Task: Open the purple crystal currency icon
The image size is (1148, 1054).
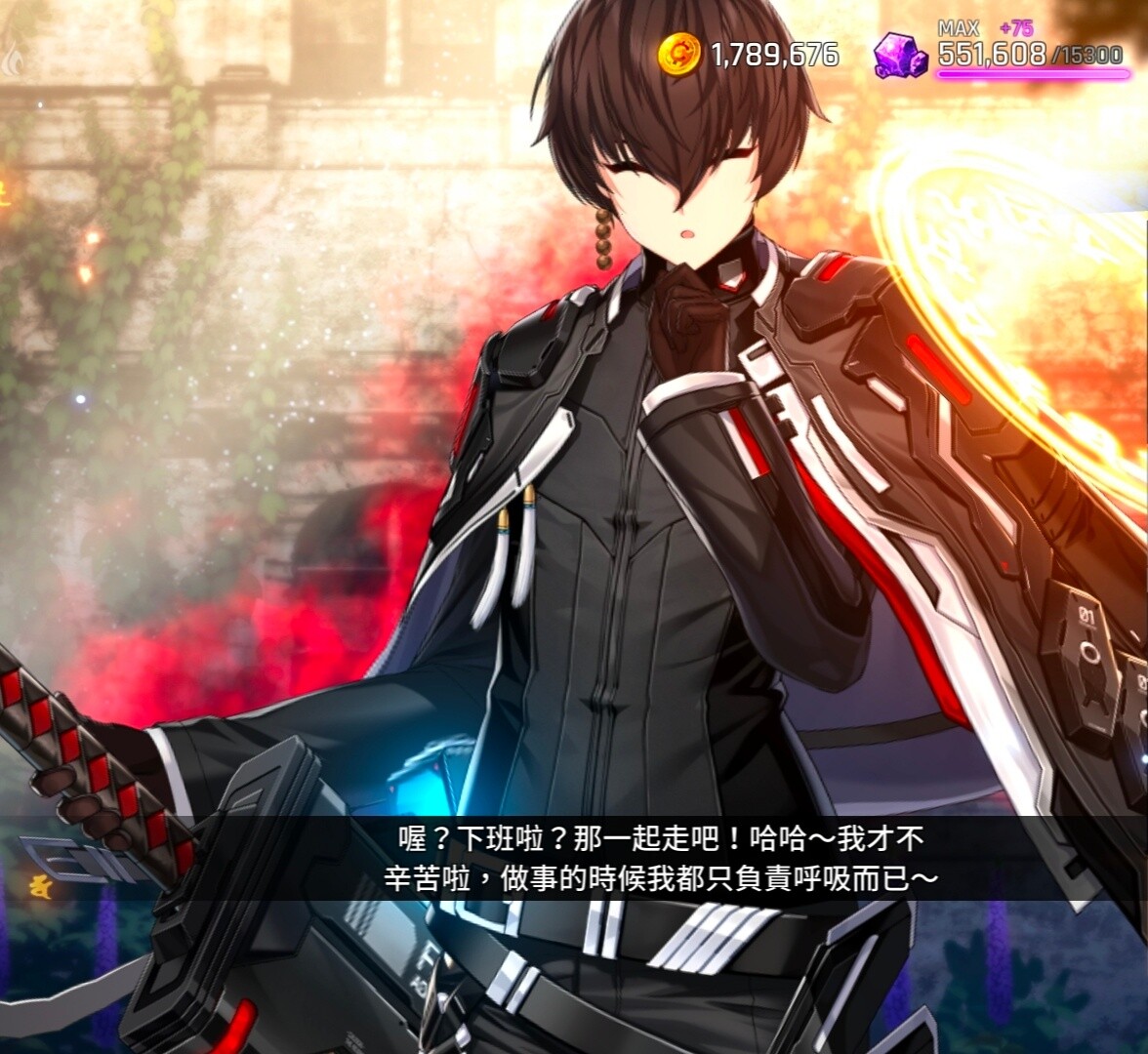Action: click(x=899, y=55)
